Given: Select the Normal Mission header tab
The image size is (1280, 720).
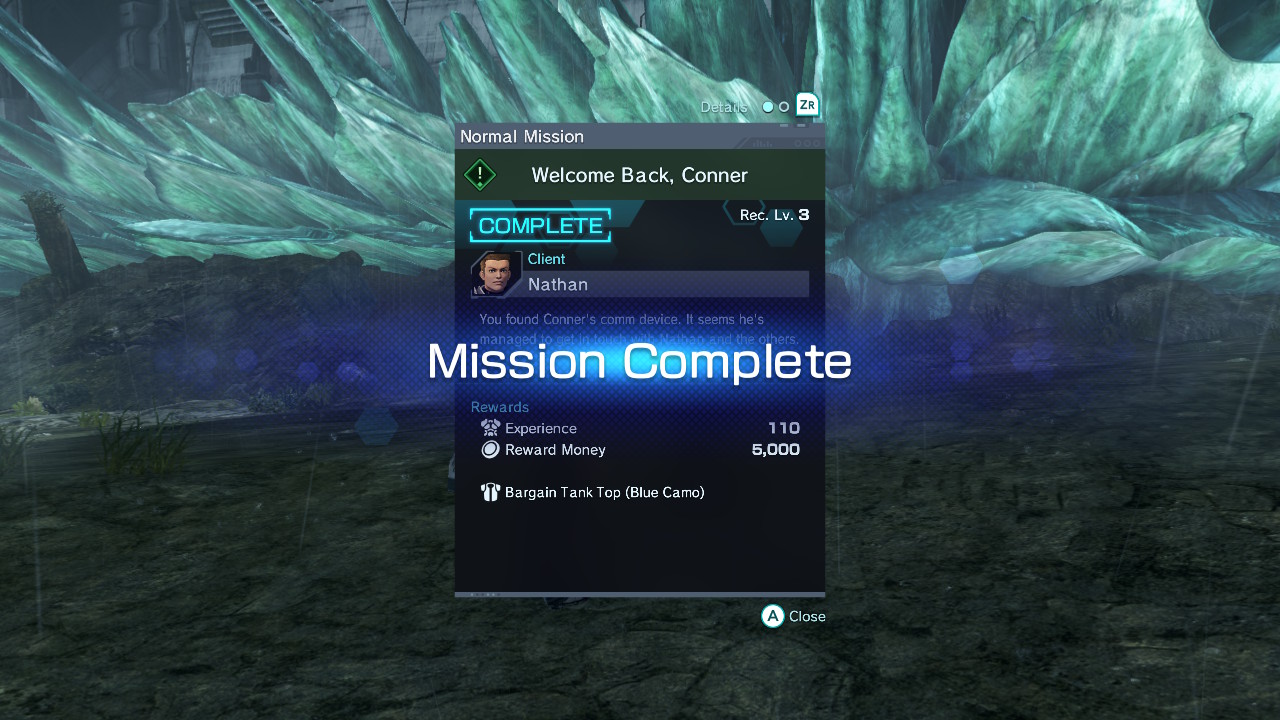Looking at the screenshot, I should (521, 136).
